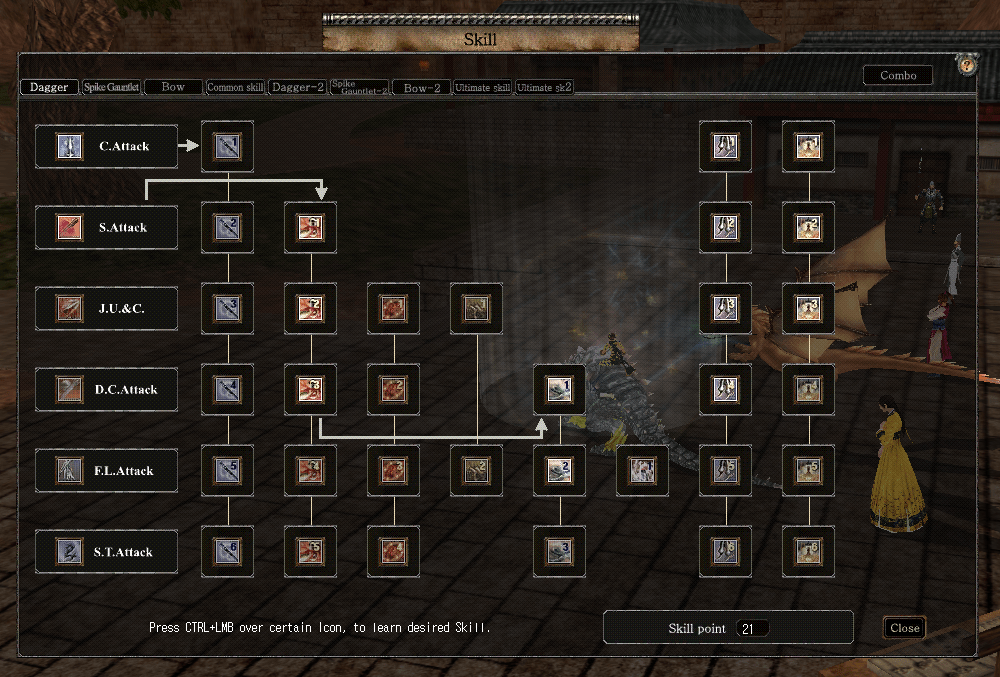Select the C.Attack skill entry
The width and height of the screenshot is (1000, 677).
(x=106, y=146)
